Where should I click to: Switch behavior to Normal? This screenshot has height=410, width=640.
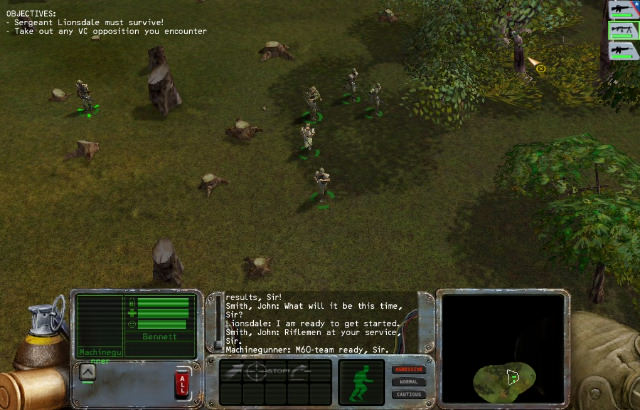[x=410, y=381]
